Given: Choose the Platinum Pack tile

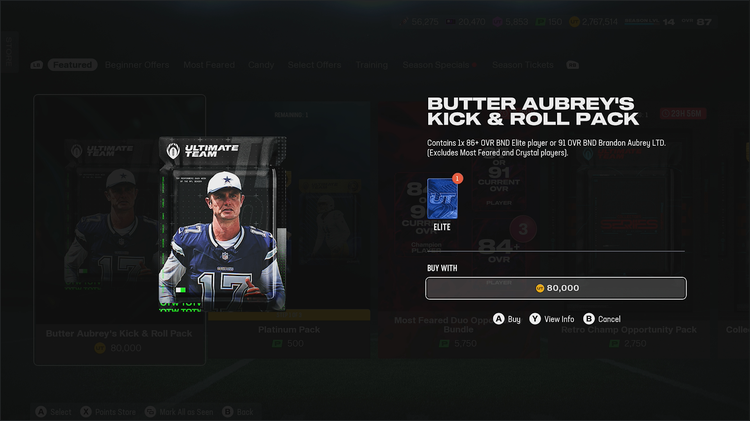Looking at the screenshot, I should (288, 330).
